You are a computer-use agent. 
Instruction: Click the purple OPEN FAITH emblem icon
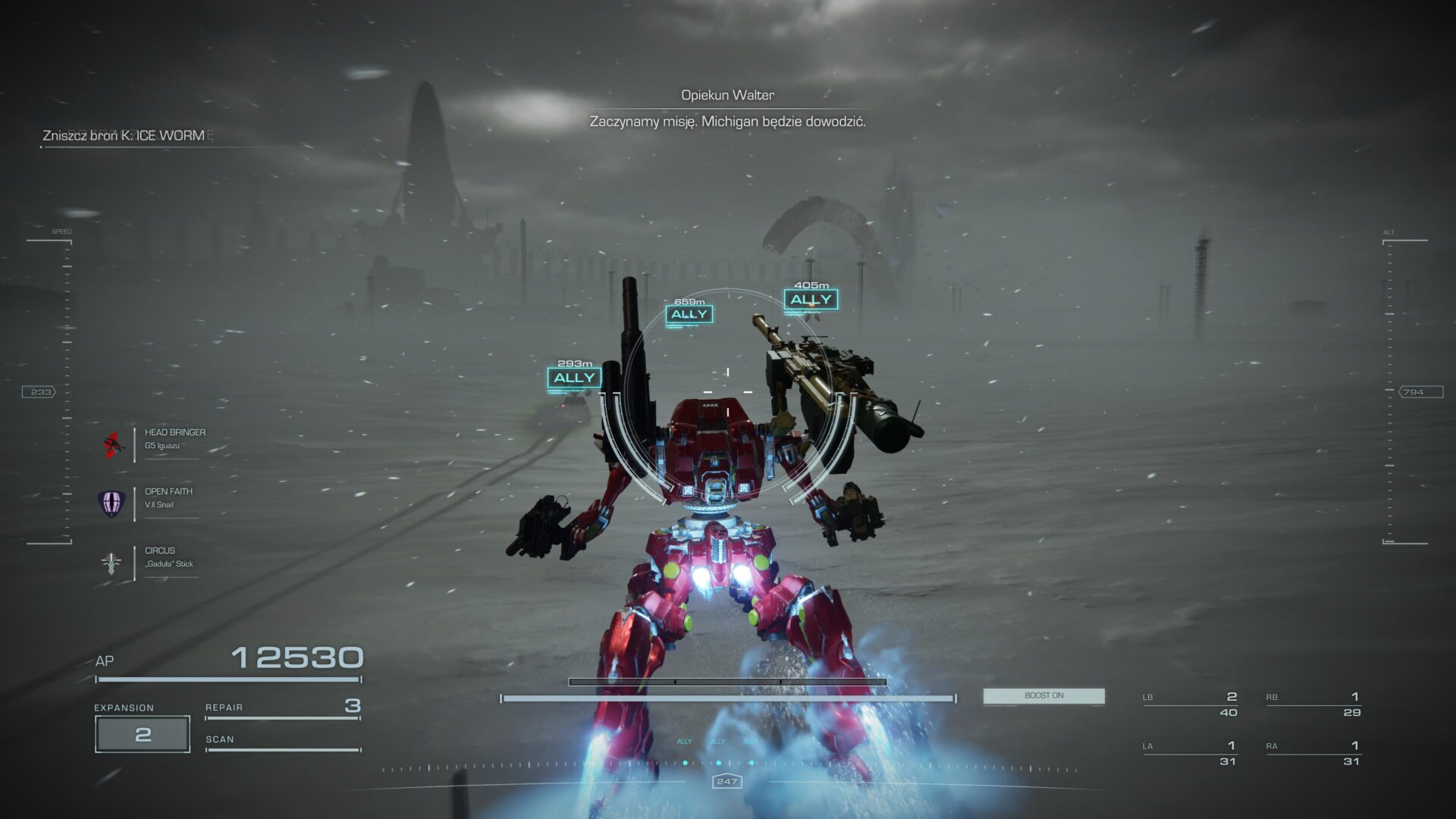point(111,503)
